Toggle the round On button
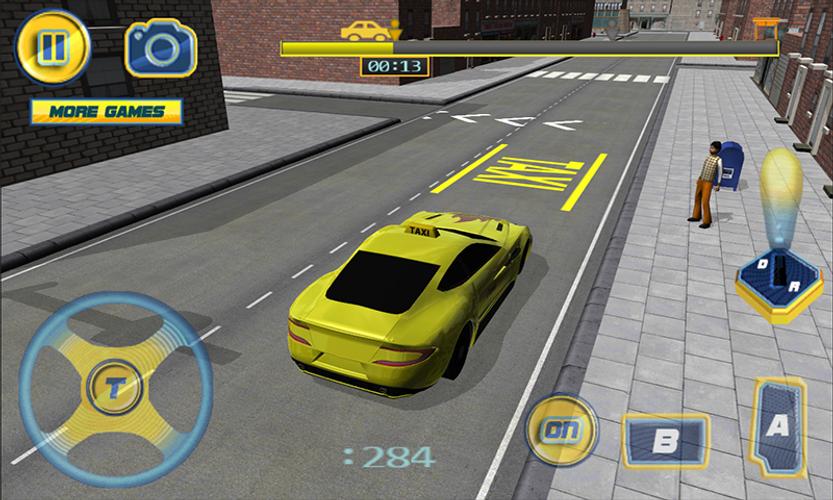Screen dimensions: 833x500 point(560,431)
